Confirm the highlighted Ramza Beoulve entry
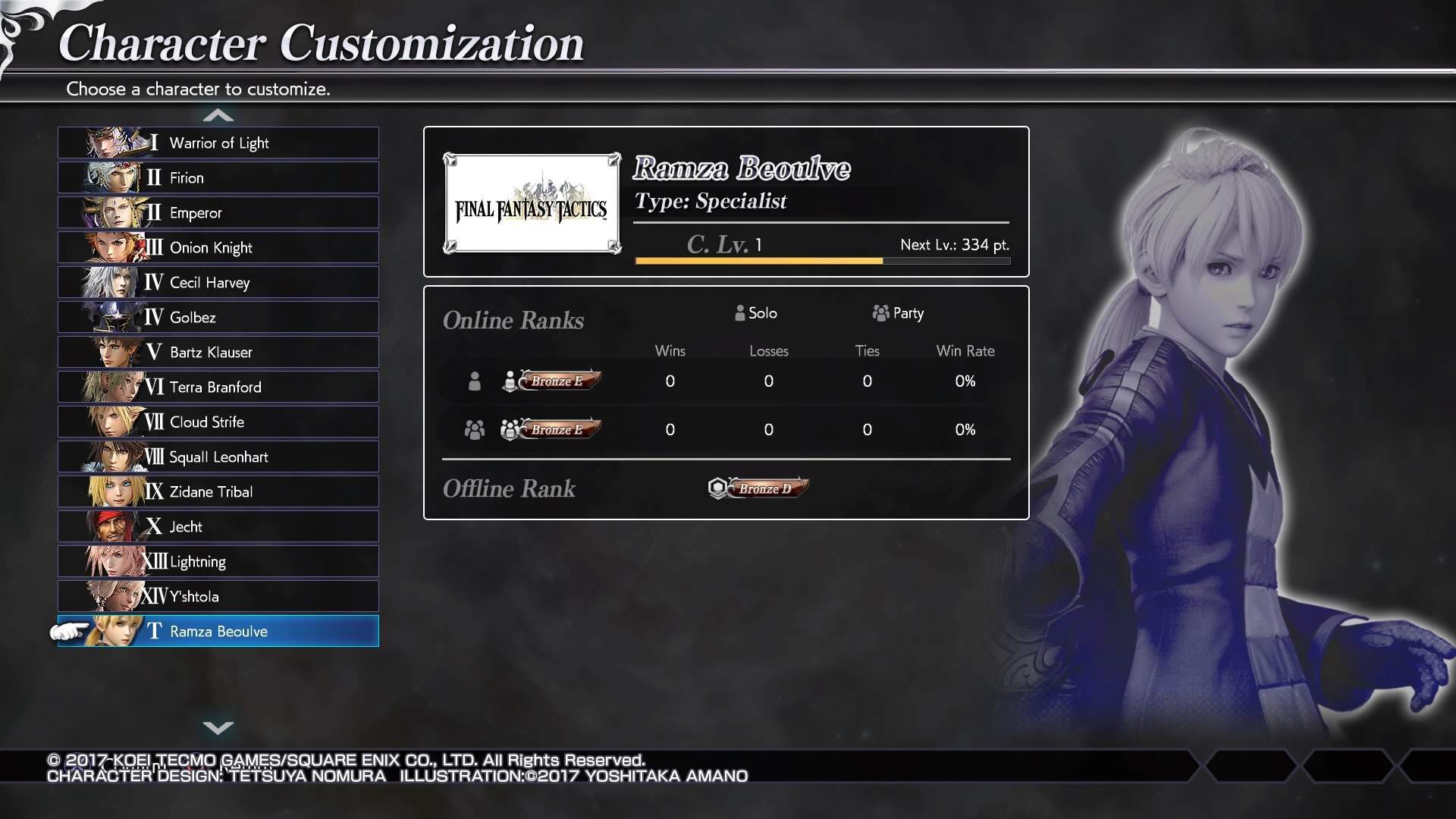This screenshot has width=1456, height=819. pyautogui.click(x=218, y=631)
